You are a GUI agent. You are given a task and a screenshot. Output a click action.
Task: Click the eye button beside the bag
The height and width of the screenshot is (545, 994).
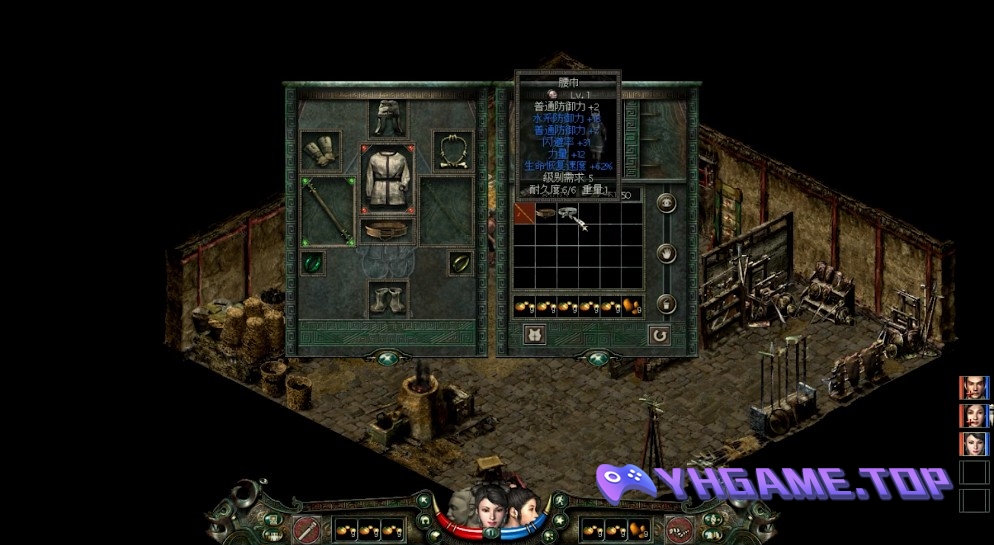(x=667, y=203)
